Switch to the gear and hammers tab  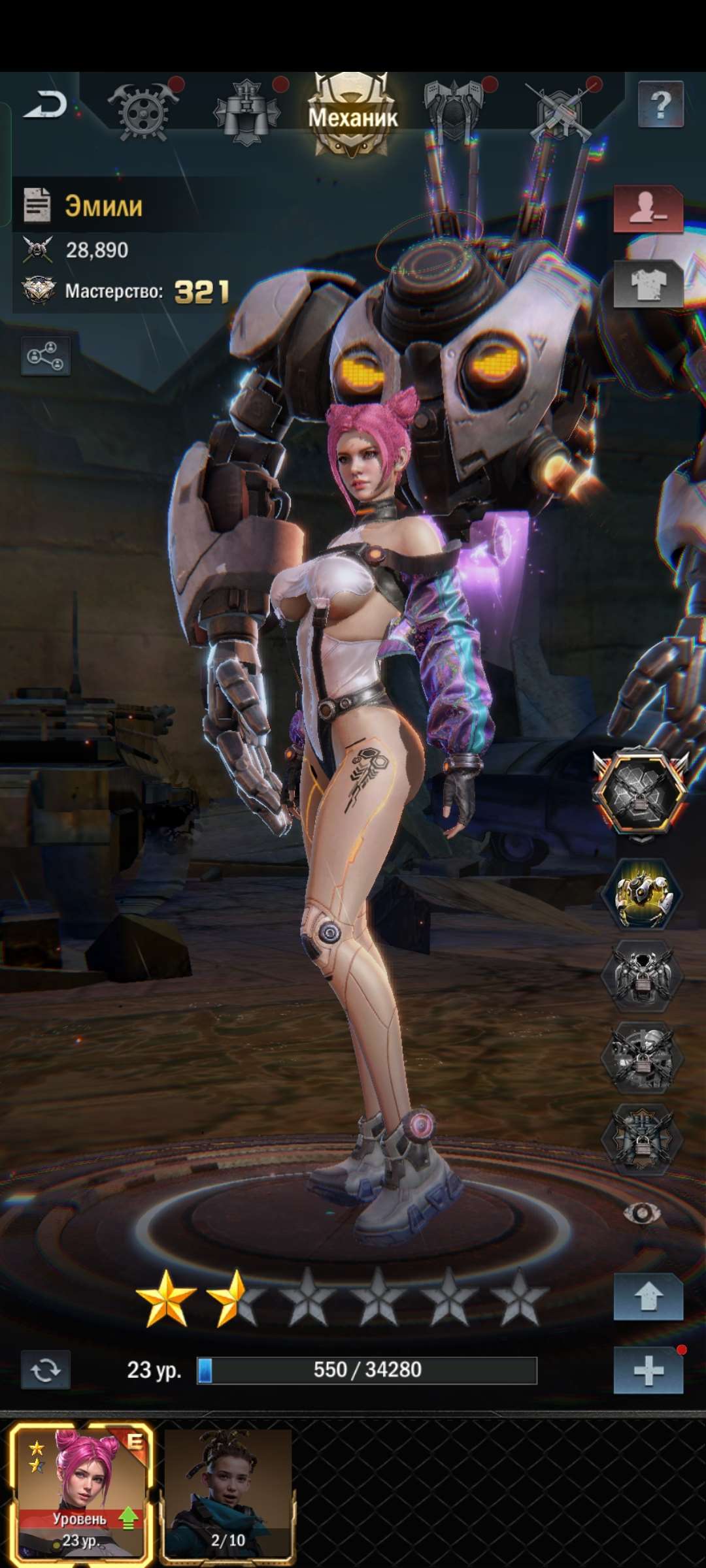coord(142,111)
